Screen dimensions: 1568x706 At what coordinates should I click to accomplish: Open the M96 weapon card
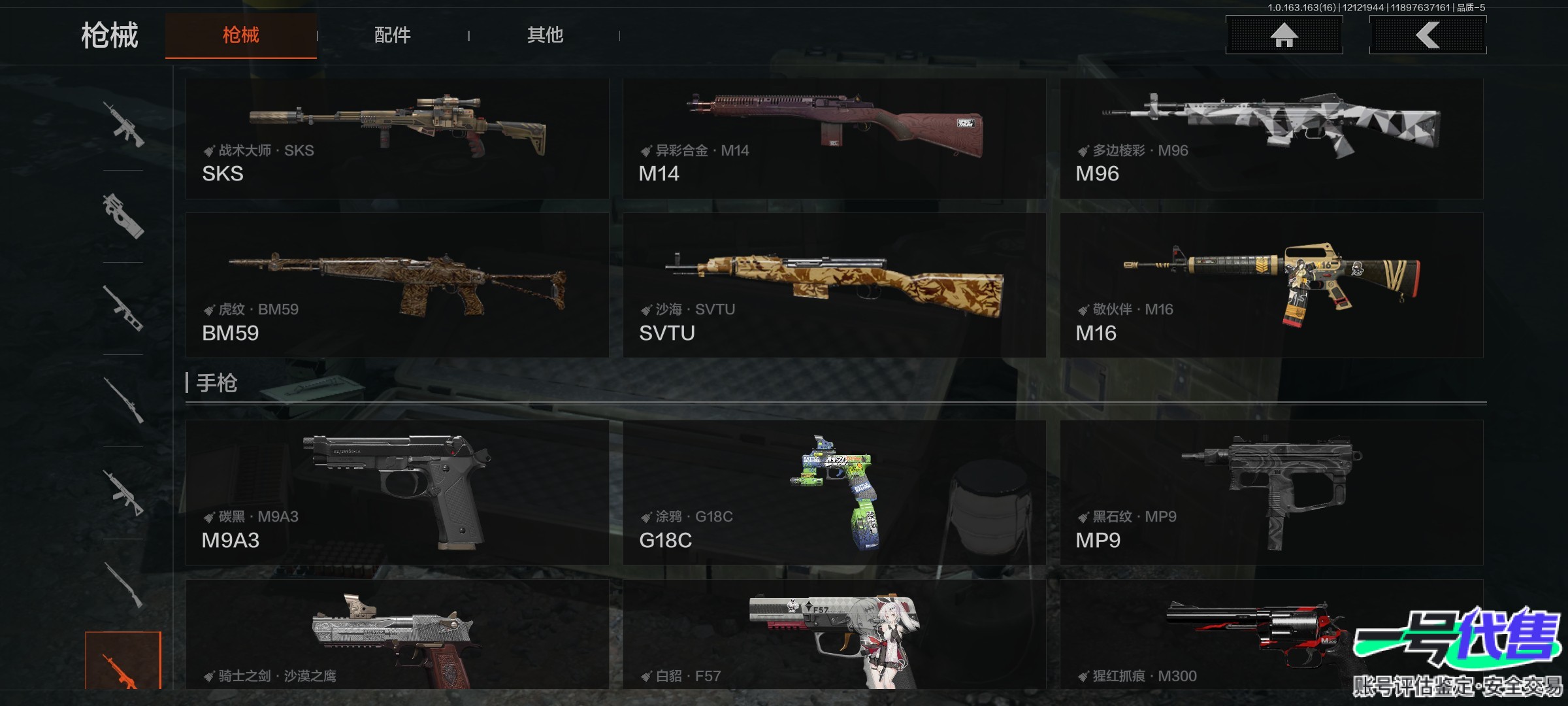coord(1271,139)
